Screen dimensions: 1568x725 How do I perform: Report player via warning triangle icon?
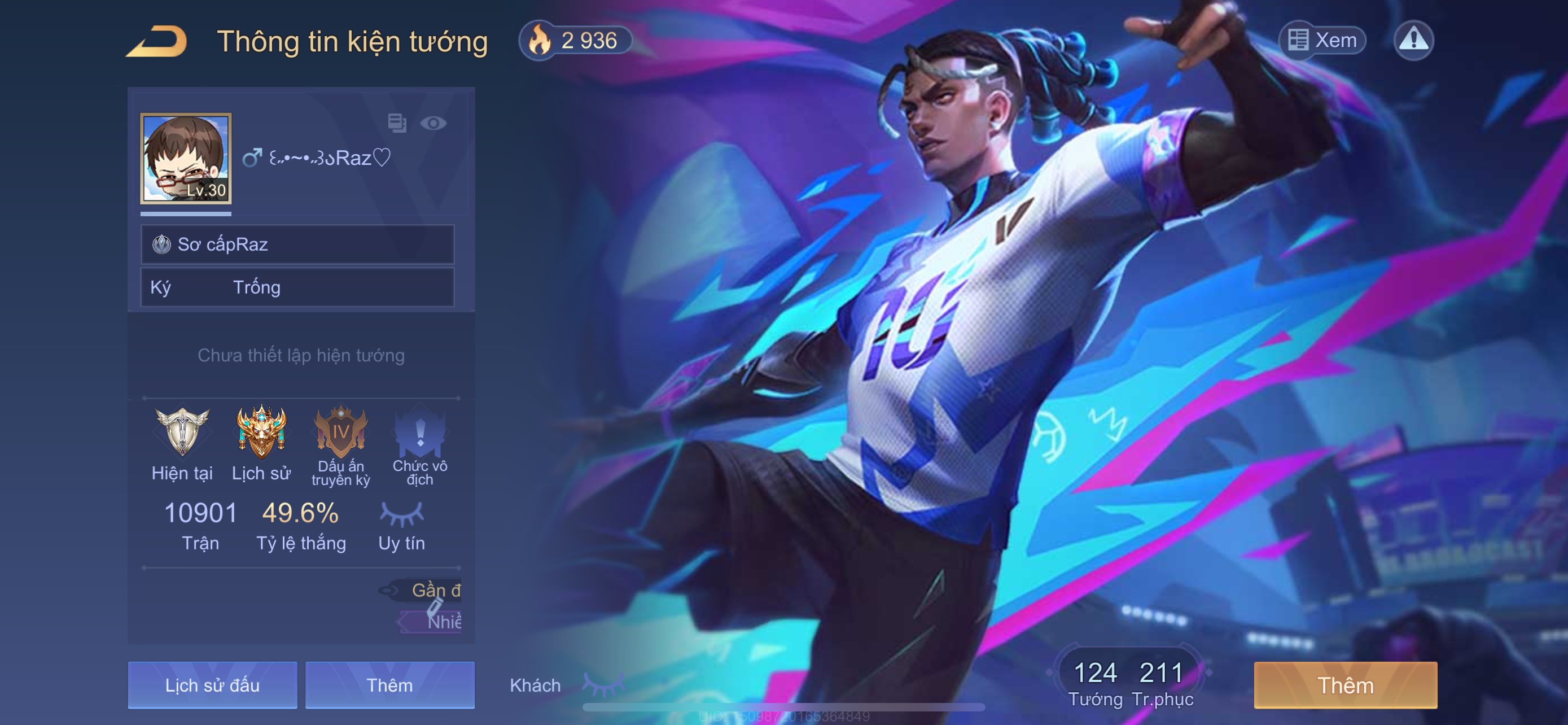tap(1413, 40)
